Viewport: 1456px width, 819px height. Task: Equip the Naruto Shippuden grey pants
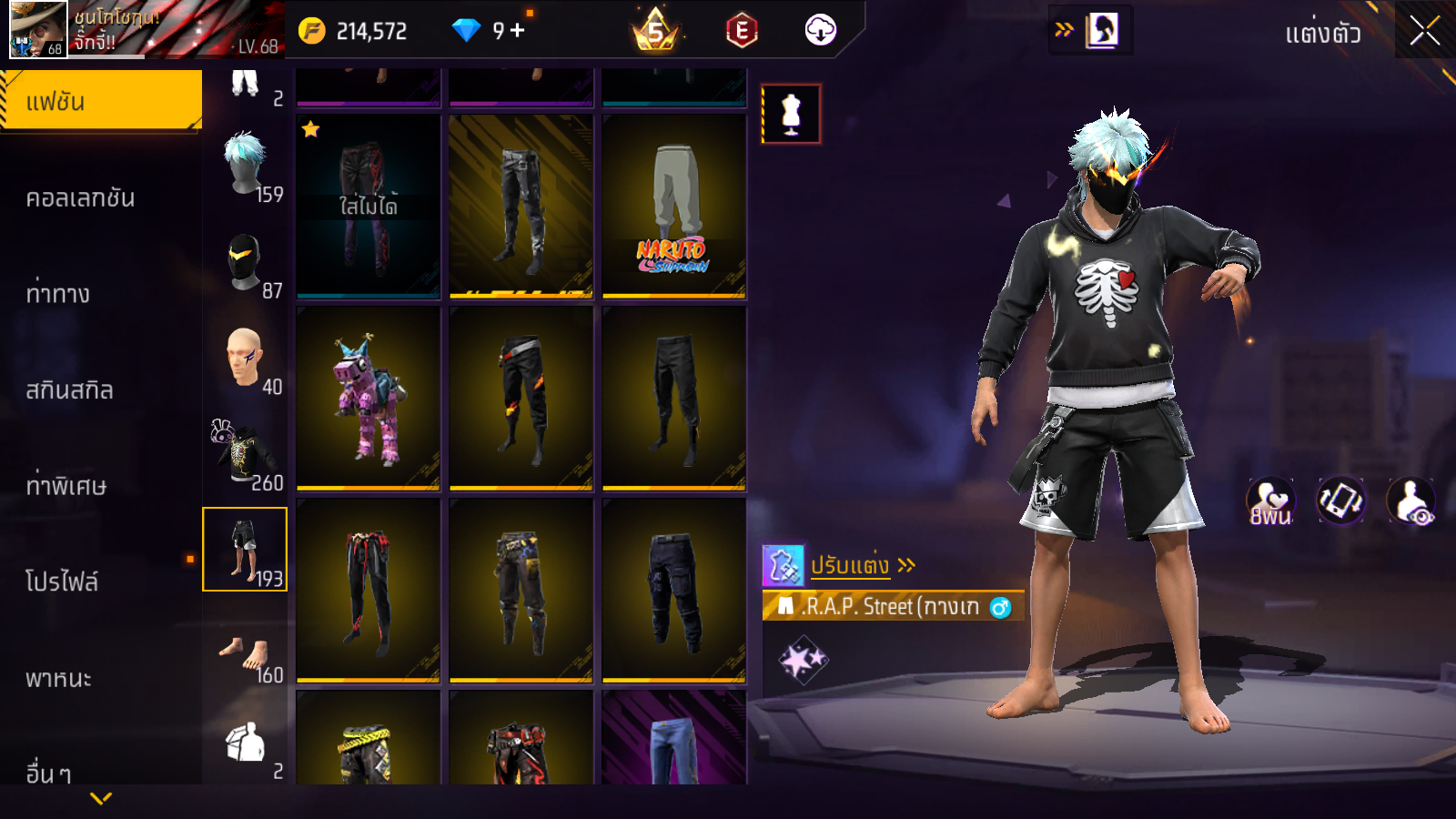(674, 207)
